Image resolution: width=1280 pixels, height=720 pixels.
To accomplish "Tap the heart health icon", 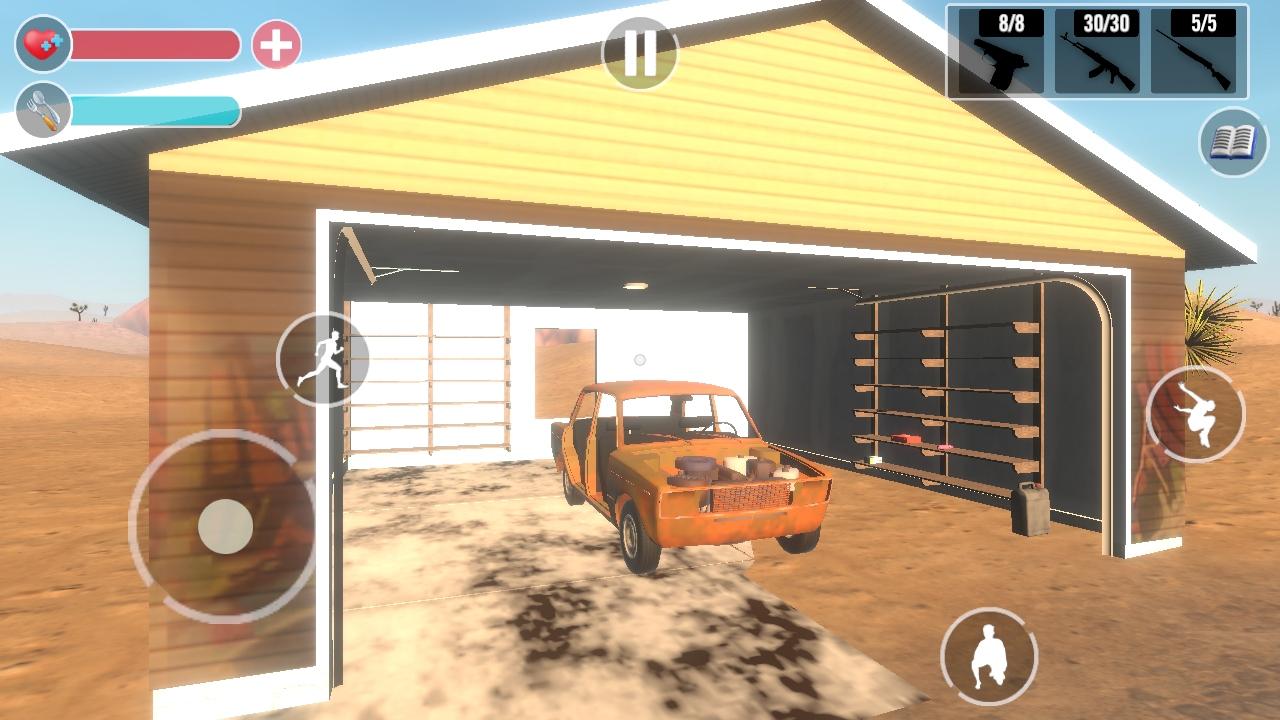I will pyautogui.click(x=43, y=44).
